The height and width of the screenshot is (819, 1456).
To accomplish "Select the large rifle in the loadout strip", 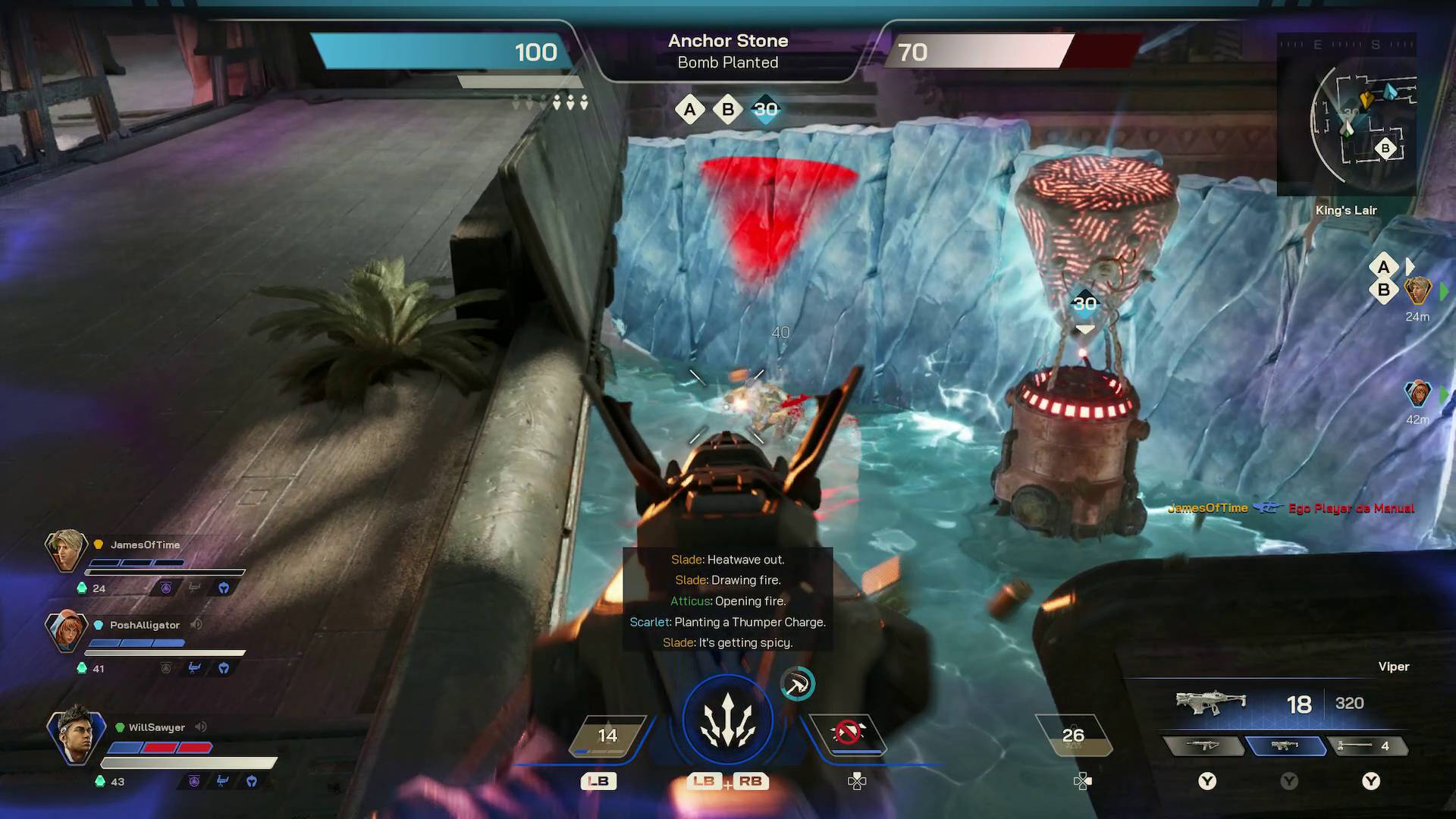I will (1203, 746).
